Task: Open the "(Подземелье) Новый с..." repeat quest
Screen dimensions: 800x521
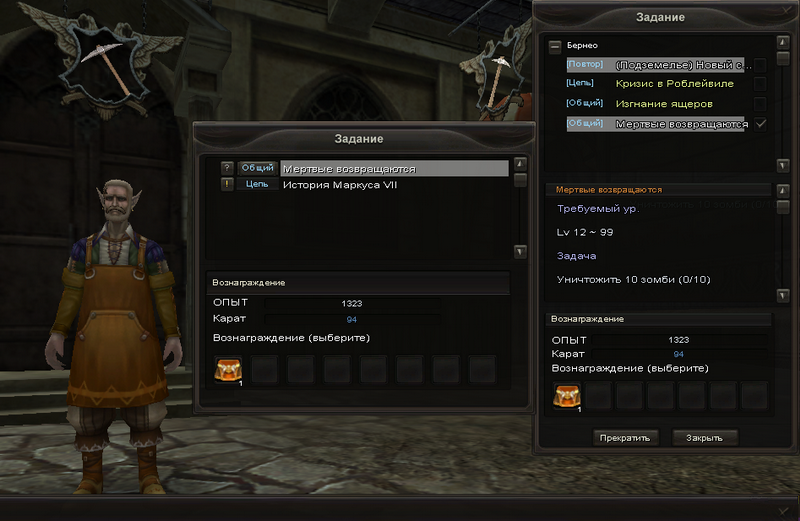Action: coord(681,65)
